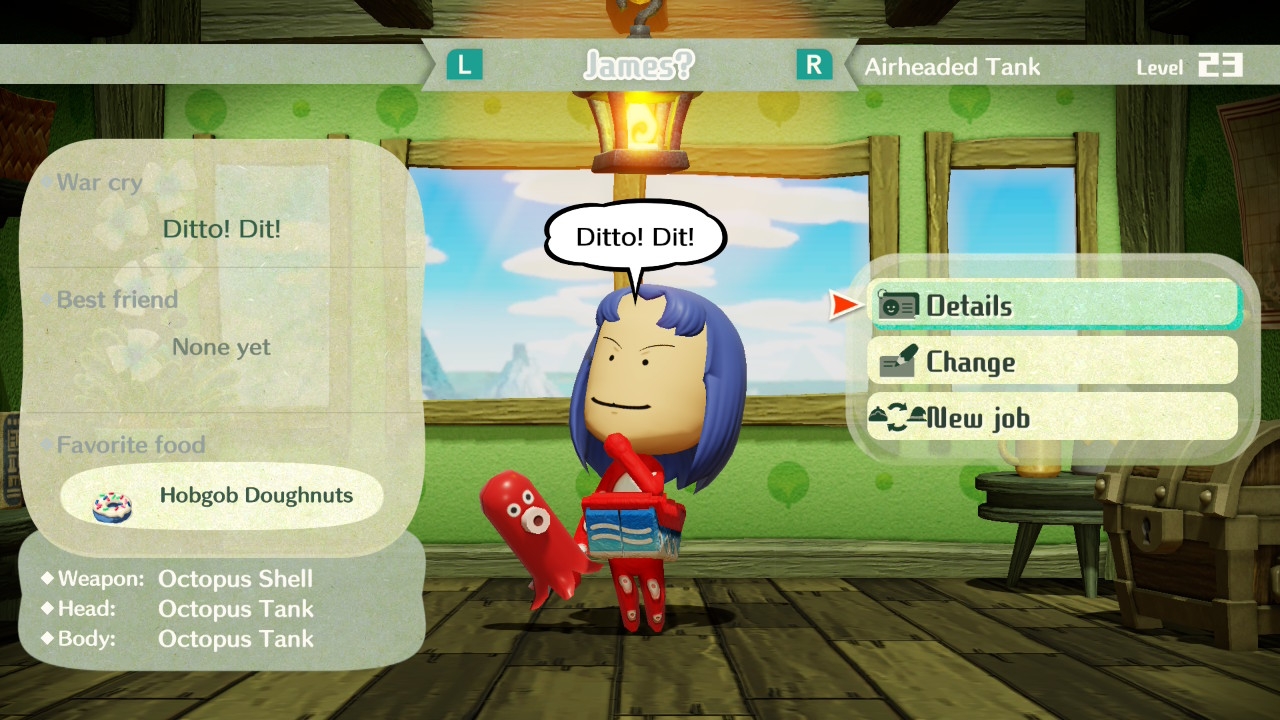Image resolution: width=1280 pixels, height=720 pixels.
Task: Select the Change option
Action: [x=1053, y=361]
